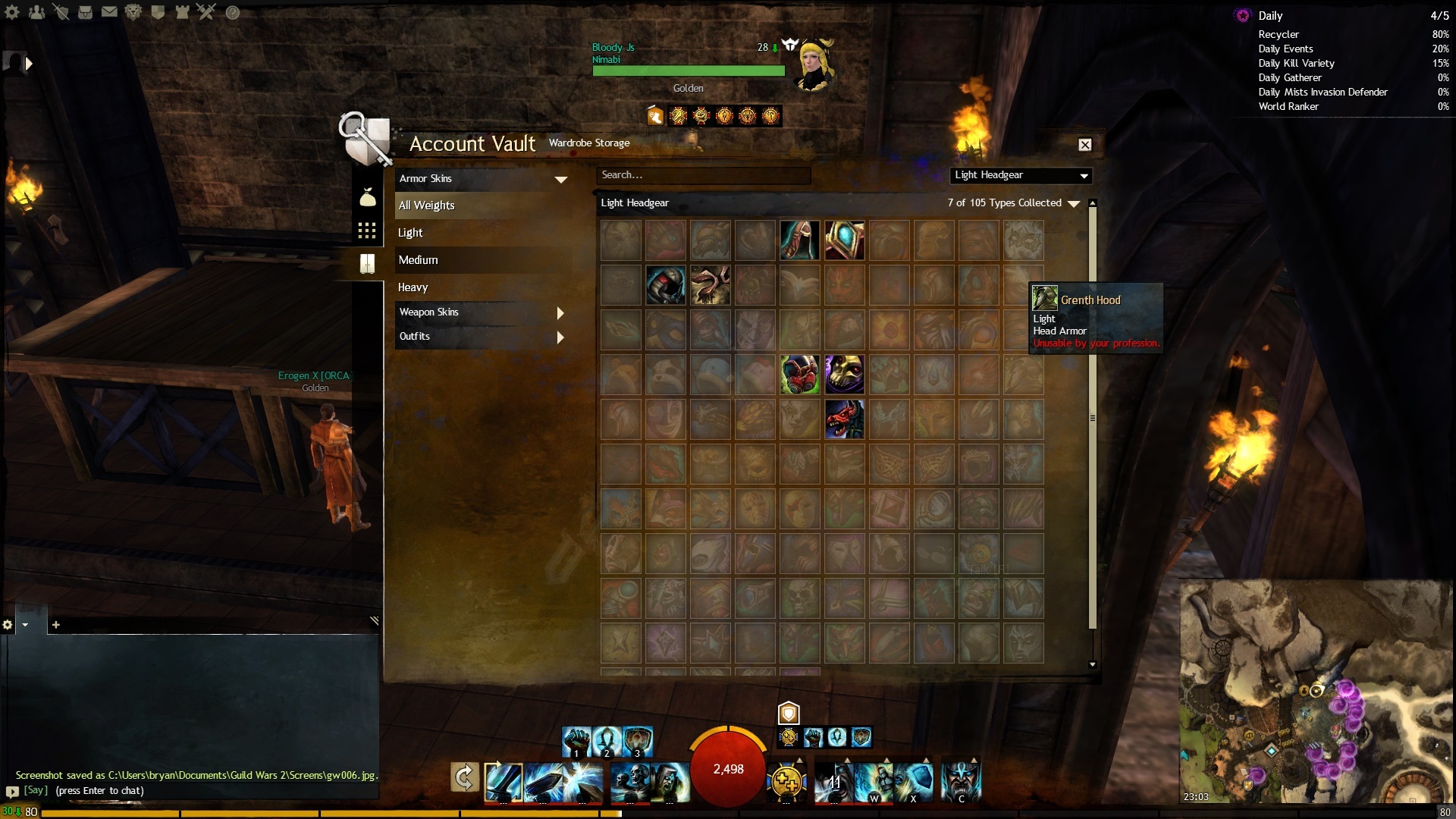Toggle the Types Collected section arrow
Viewport: 1456px width, 819px height.
[1074, 203]
